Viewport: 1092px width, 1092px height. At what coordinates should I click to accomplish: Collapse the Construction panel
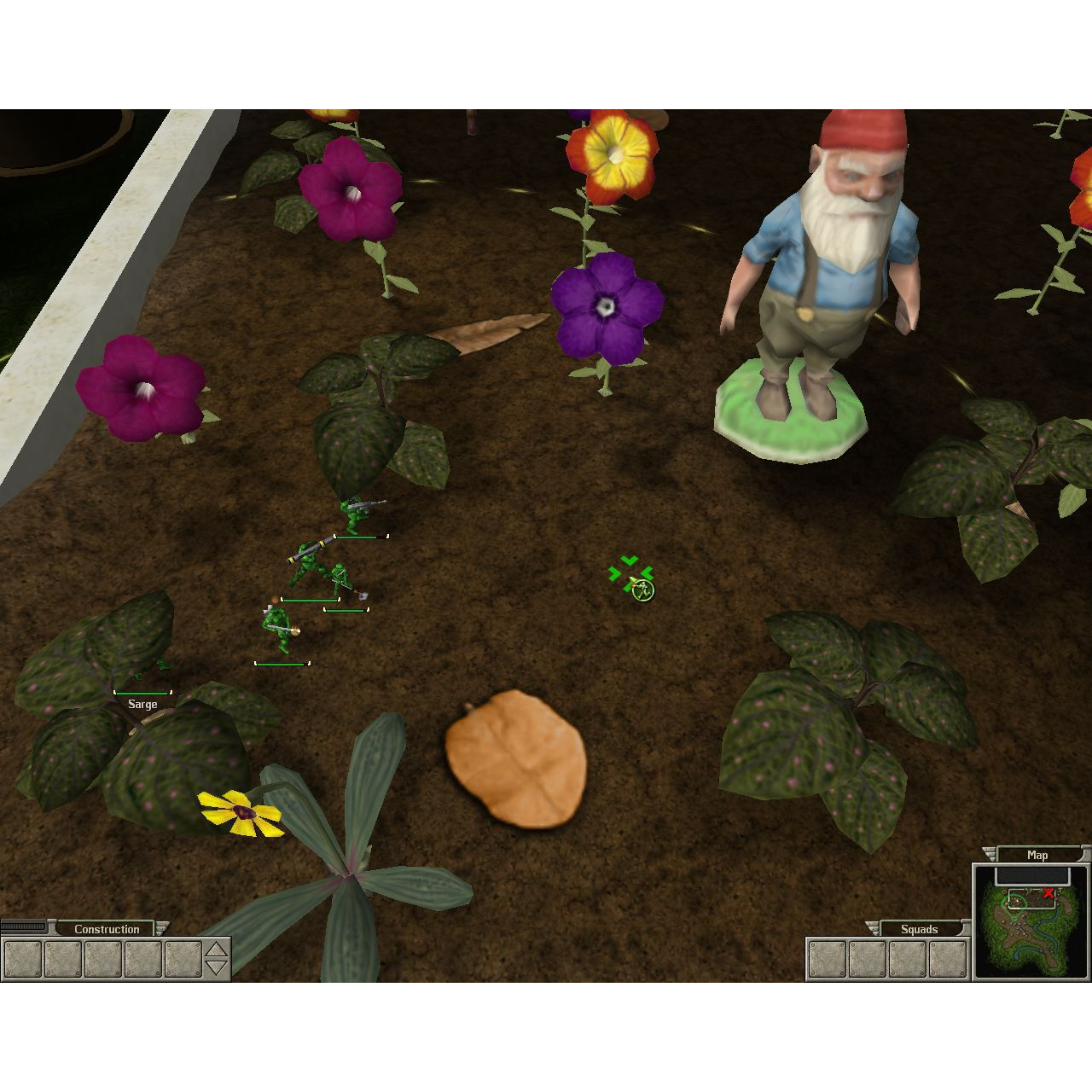(162, 927)
